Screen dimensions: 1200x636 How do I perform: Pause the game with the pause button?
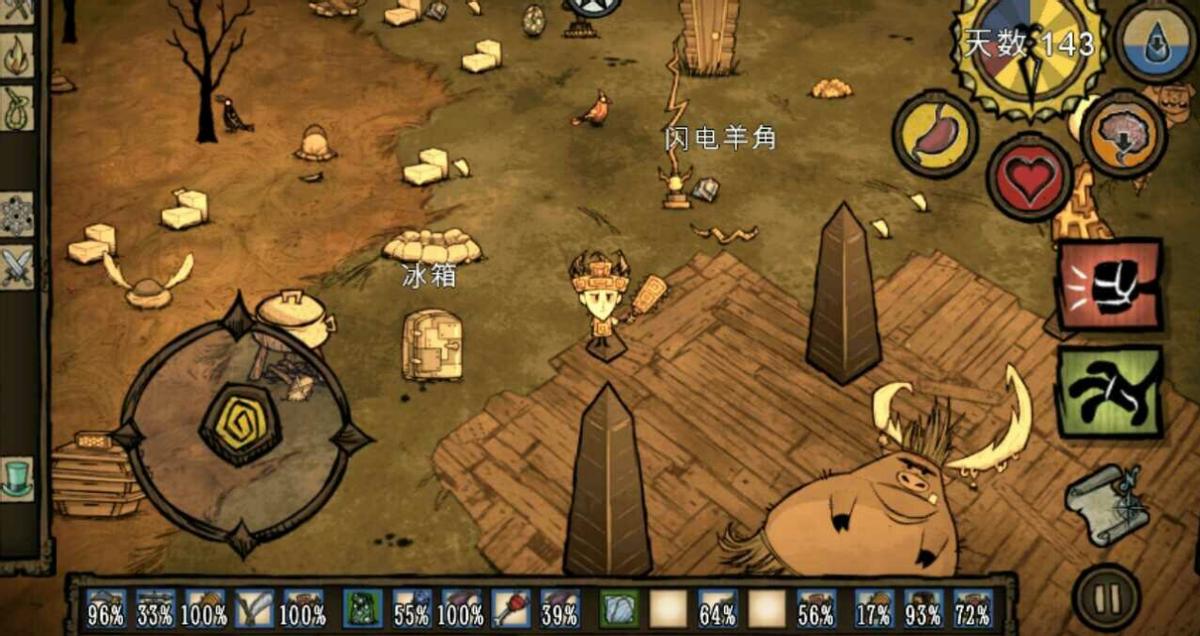click(x=1105, y=598)
